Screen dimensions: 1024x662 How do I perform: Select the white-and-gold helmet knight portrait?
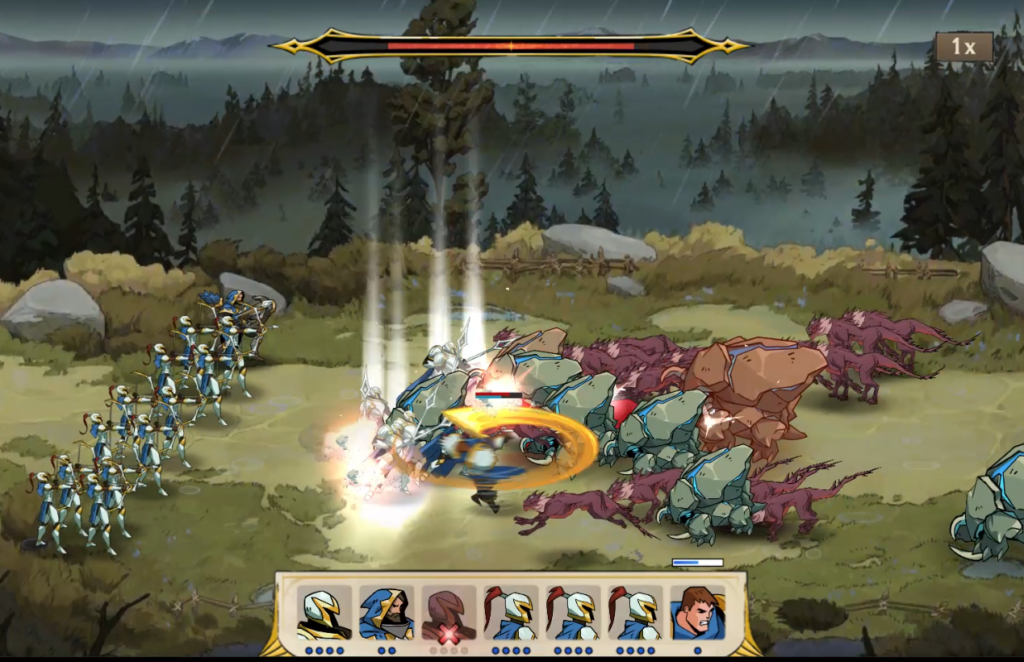324,612
